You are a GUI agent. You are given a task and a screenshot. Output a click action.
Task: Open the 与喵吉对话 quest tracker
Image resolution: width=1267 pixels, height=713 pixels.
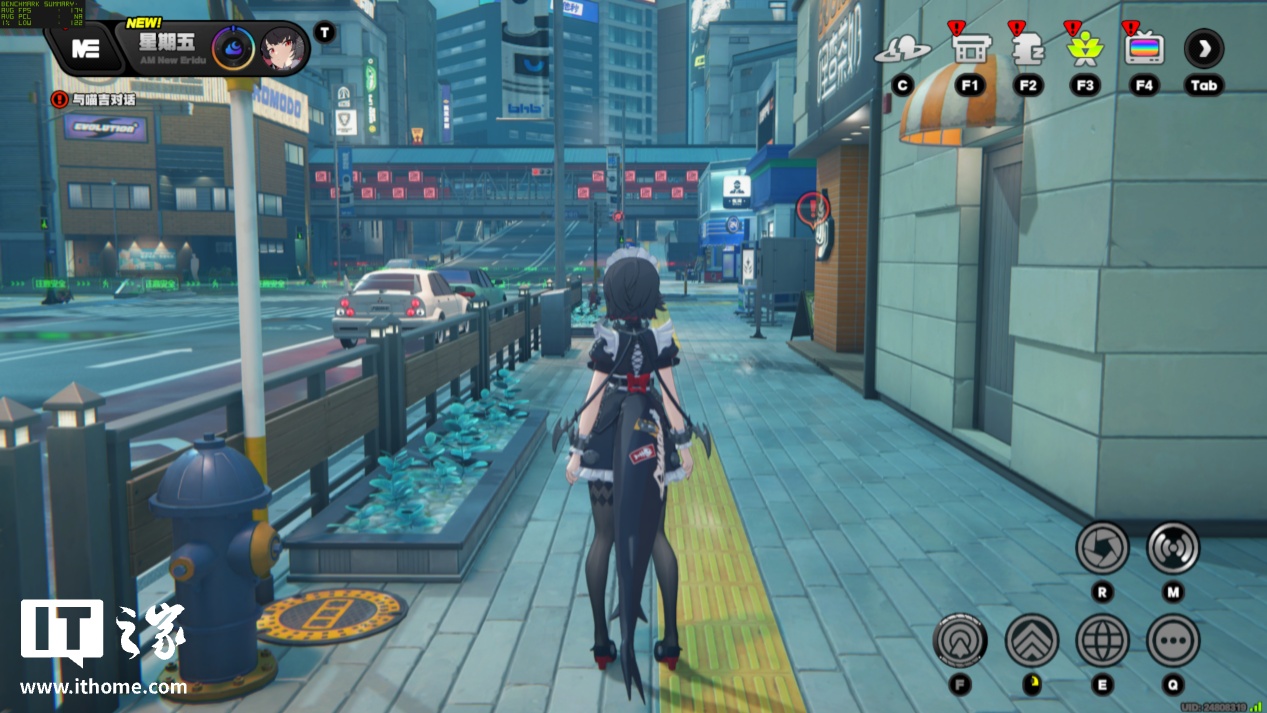pos(95,99)
